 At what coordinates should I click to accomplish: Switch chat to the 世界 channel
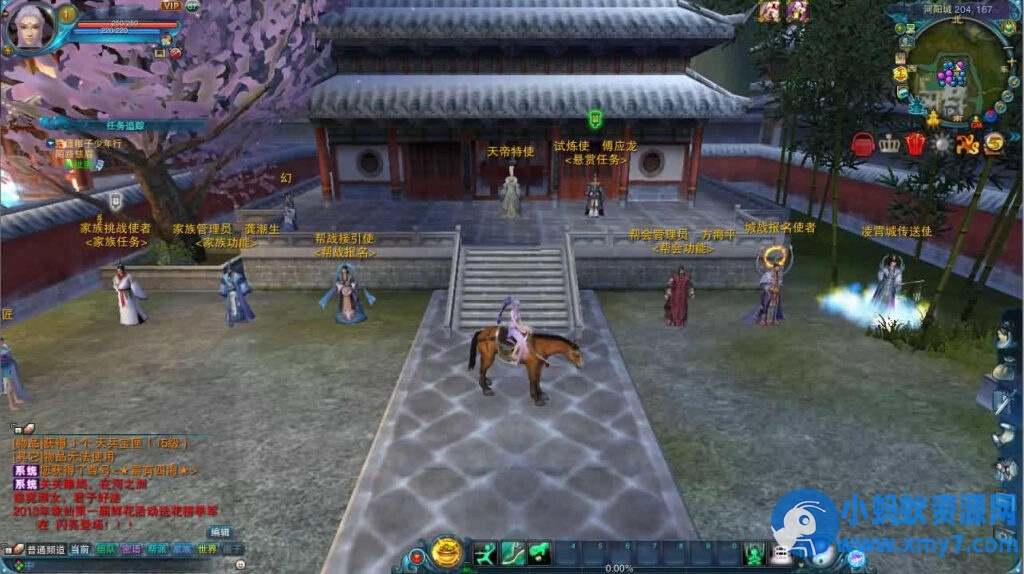(x=207, y=549)
